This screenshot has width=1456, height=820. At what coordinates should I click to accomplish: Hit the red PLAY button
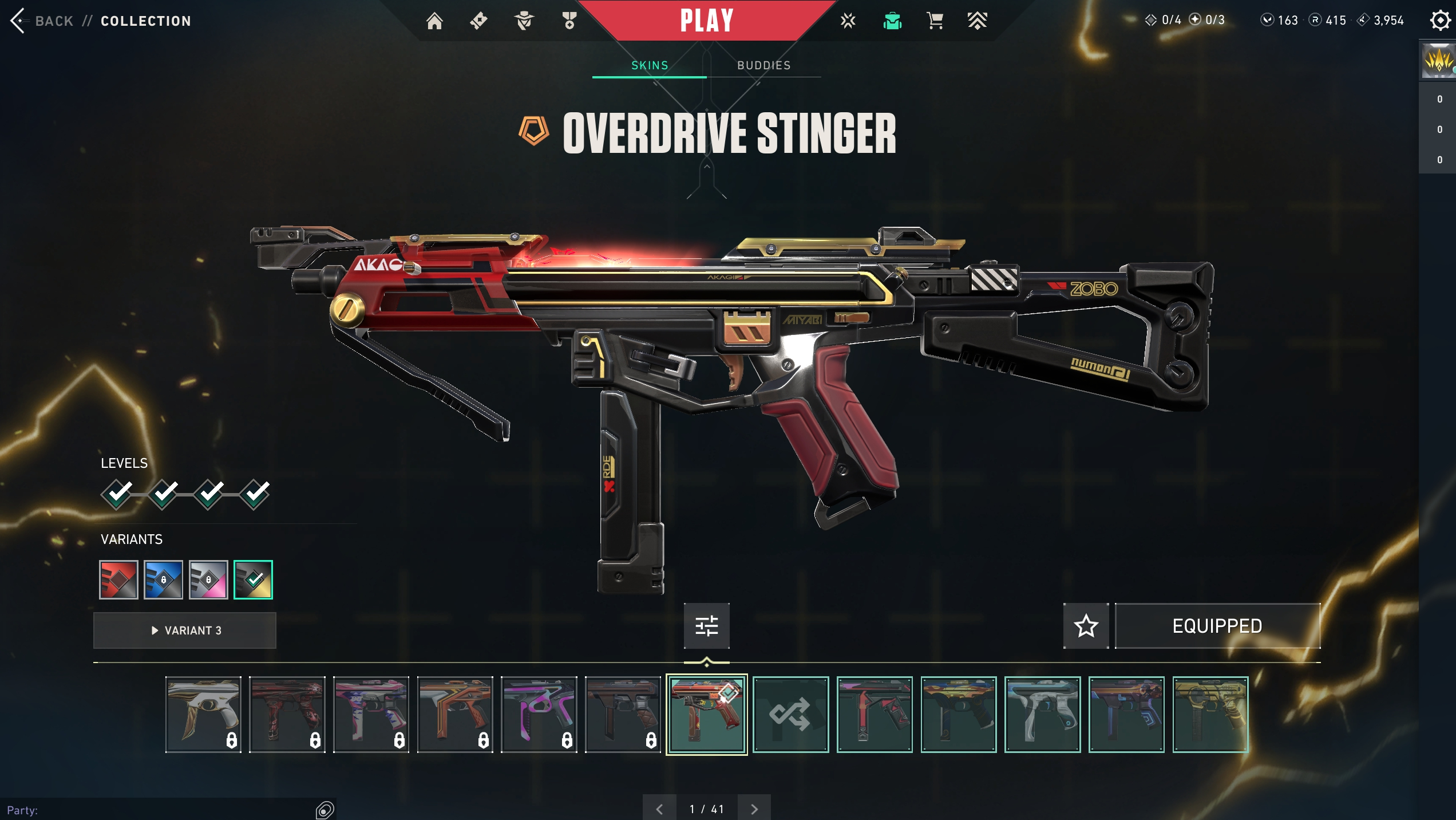pyautogui.click(x=706, y=21)
